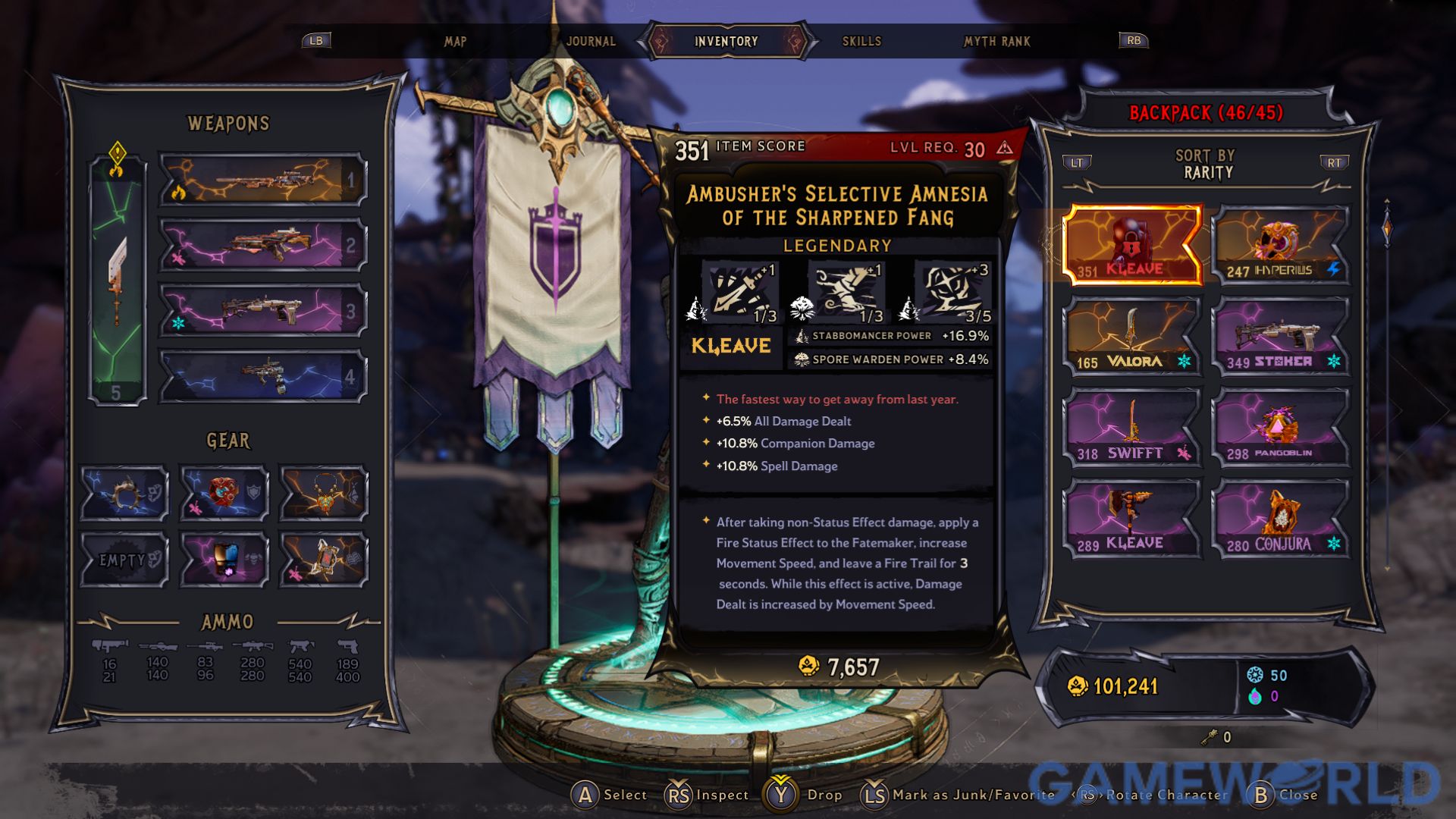1456x819 pixels.
Task: Pick the 280 Conjura backpack item
Action: pyautogui.click(x=1280, y=519)
